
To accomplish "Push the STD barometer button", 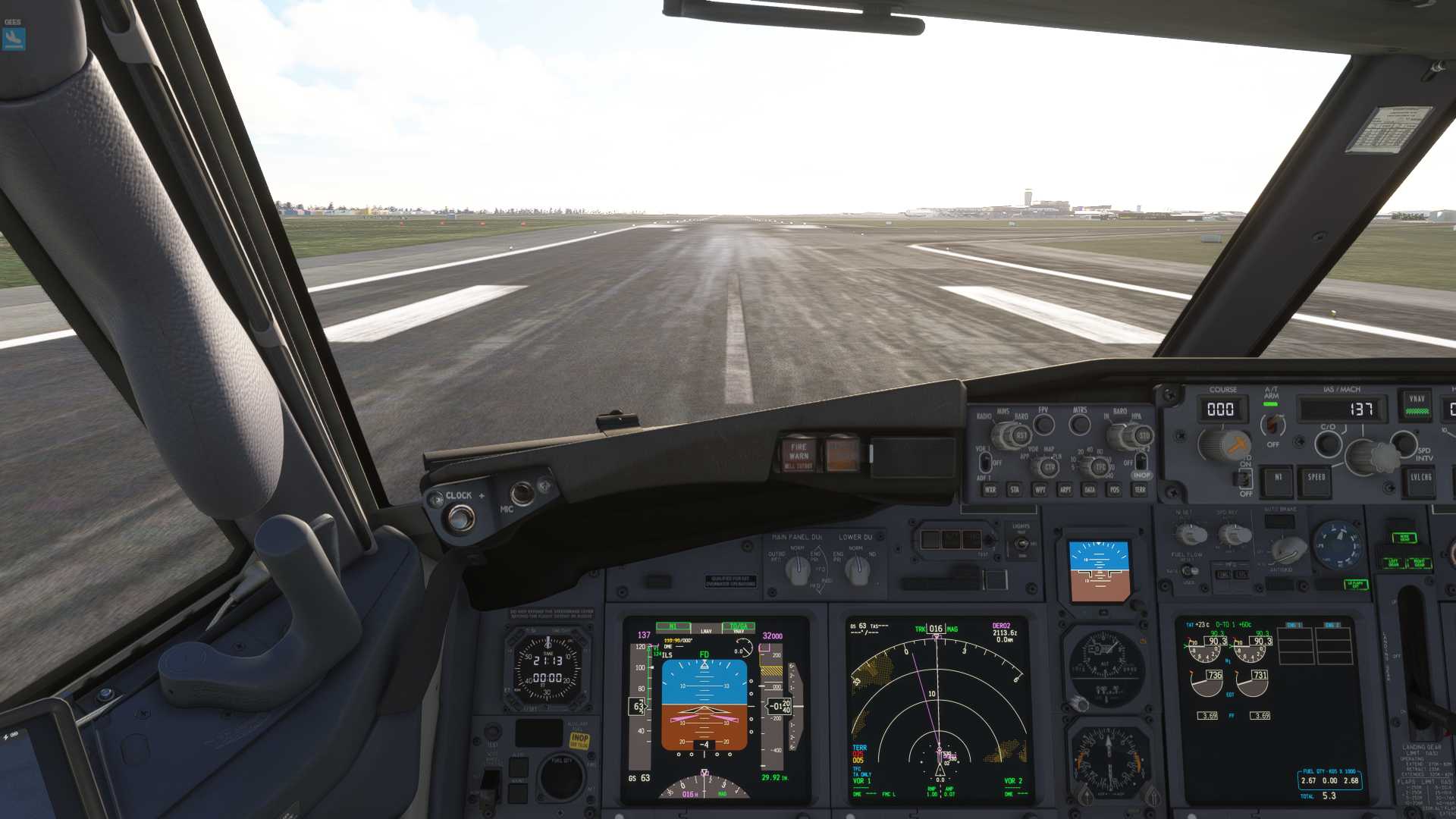I will (1144, 436).
